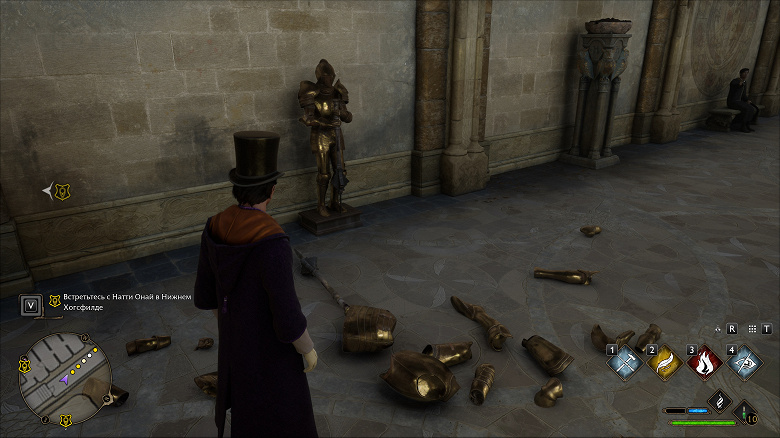The height and width of the screenshot is (438, 780).
Task: Choose the Disillusionment crossed-out eye spell
Action: pos(743,363)
